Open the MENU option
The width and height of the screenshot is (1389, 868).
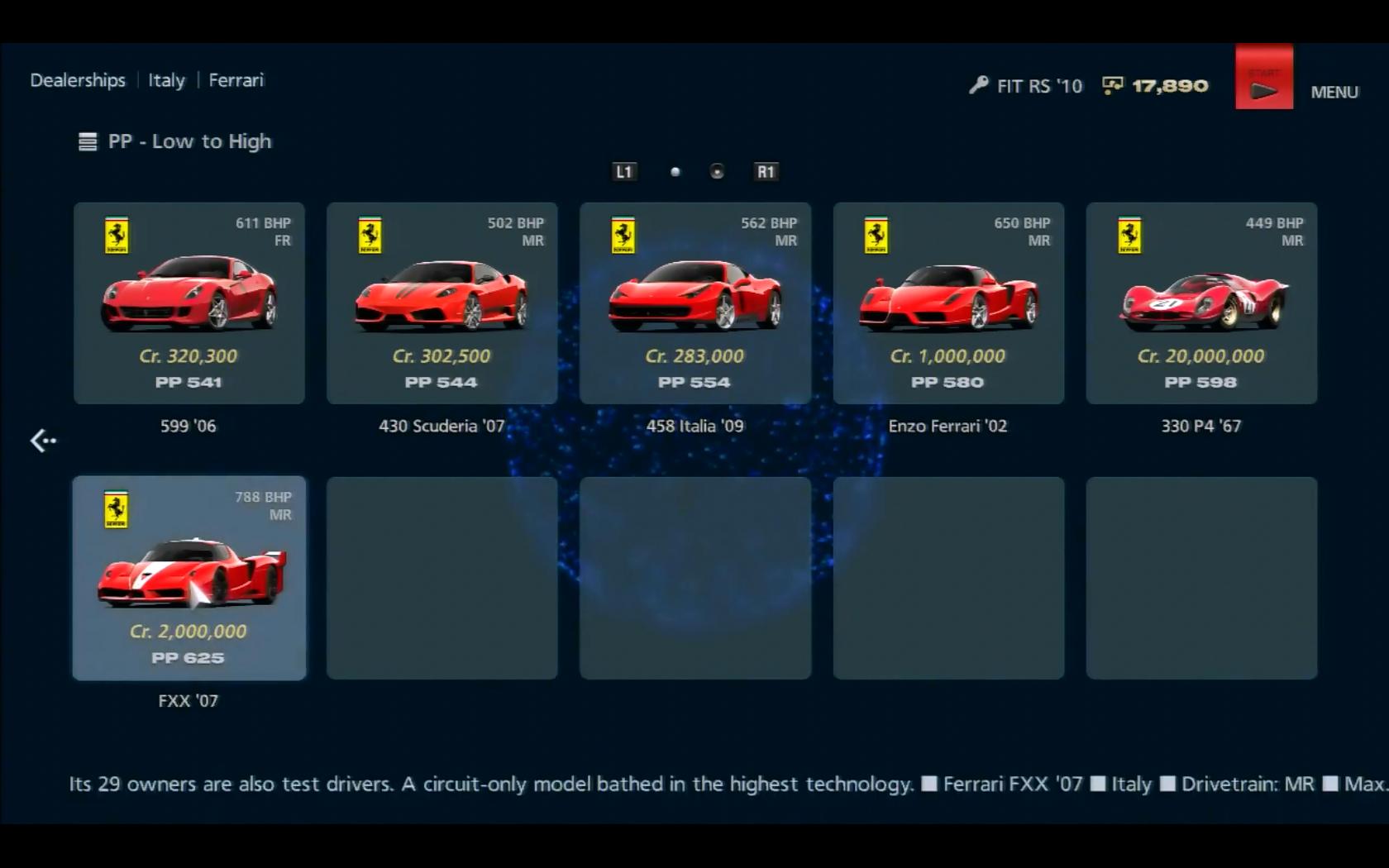(x=1334, y=92)
